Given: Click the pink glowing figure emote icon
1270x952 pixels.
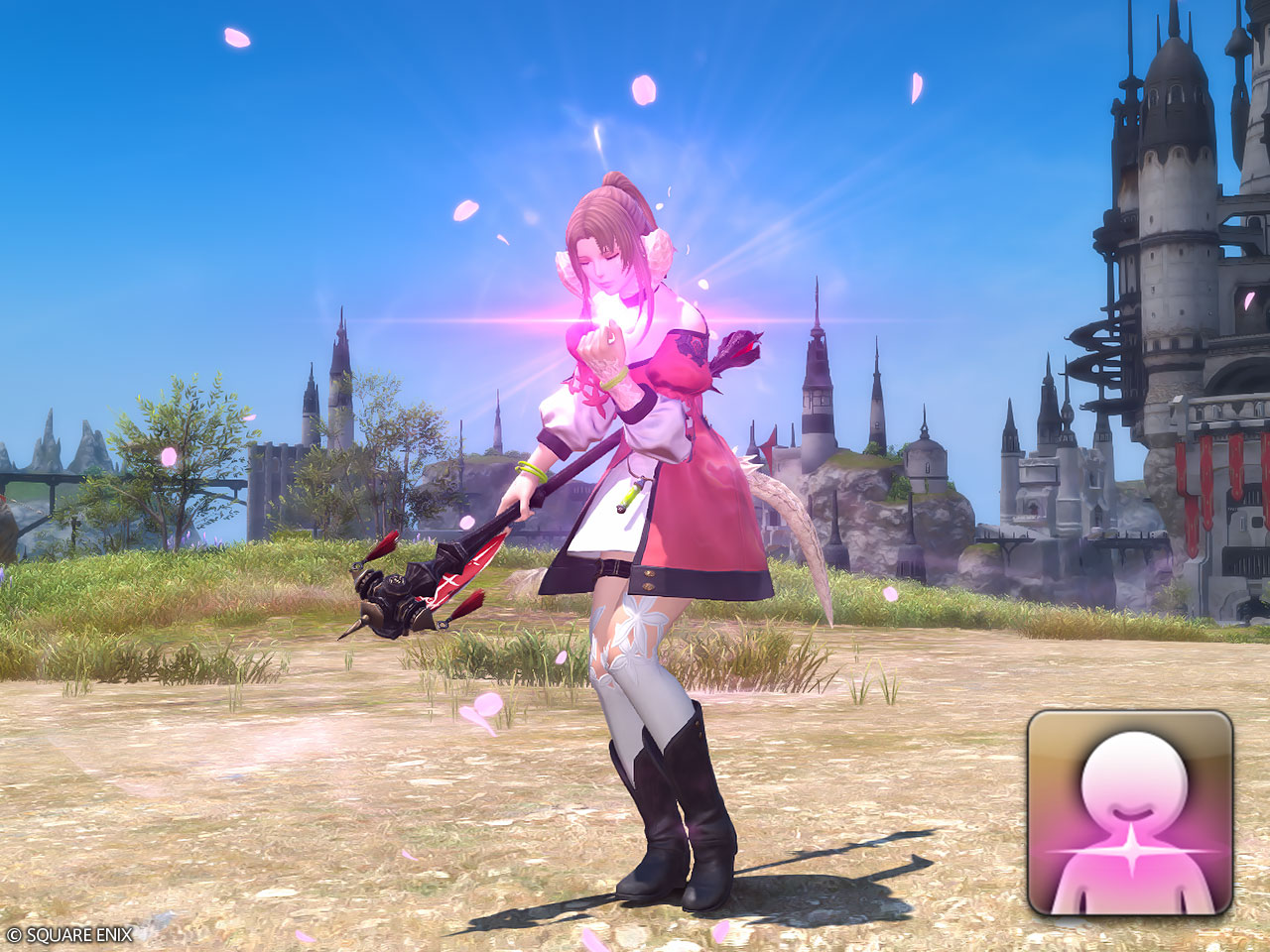Looking at the screenshot, I should tap(1129, 813).
